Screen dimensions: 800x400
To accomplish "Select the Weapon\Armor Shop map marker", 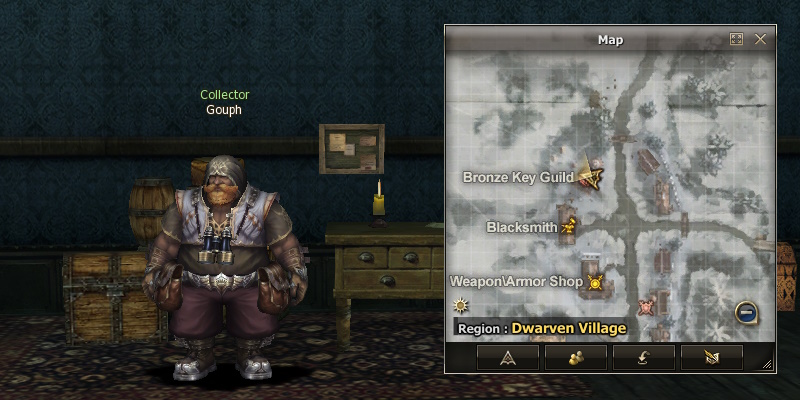I will [596, 282].
